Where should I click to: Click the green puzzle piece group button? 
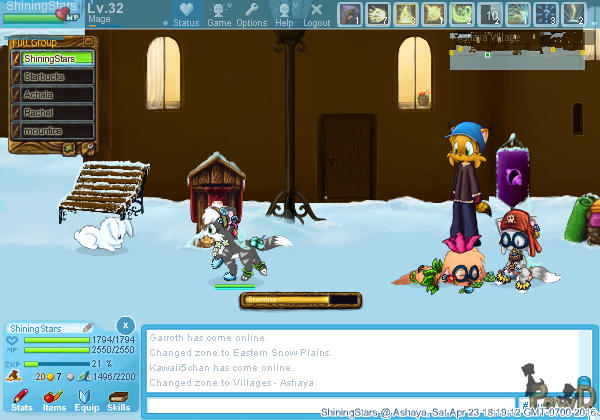pos(70,149)
